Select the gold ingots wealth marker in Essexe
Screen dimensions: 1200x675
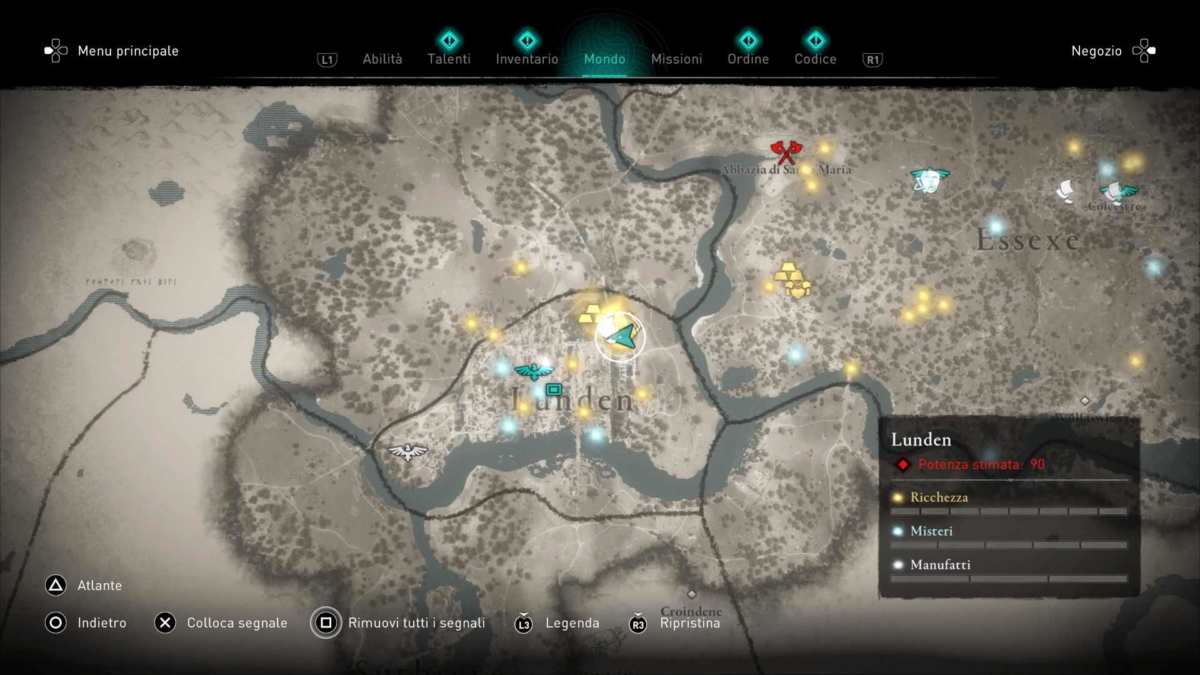(x=792, y=280)
